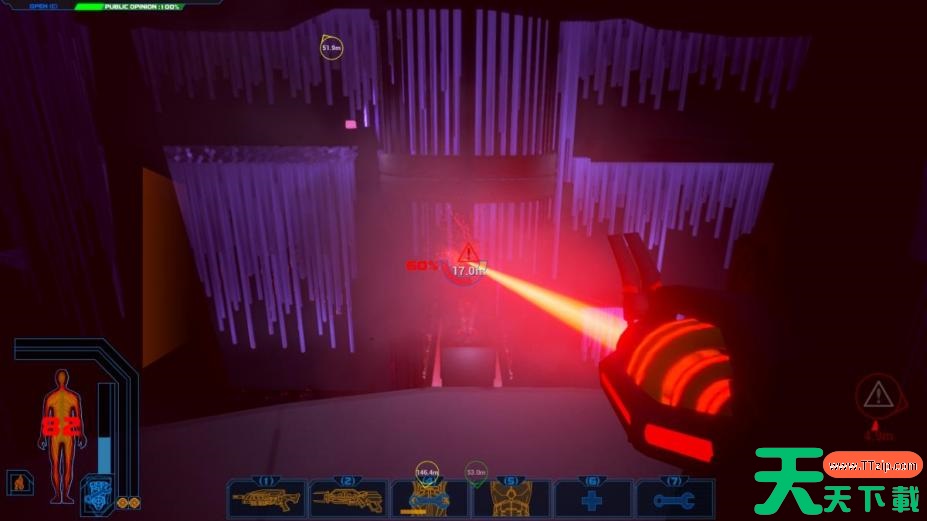
Task: Click the small crouching figure stance icon
Action: click(x=17, y=483)
